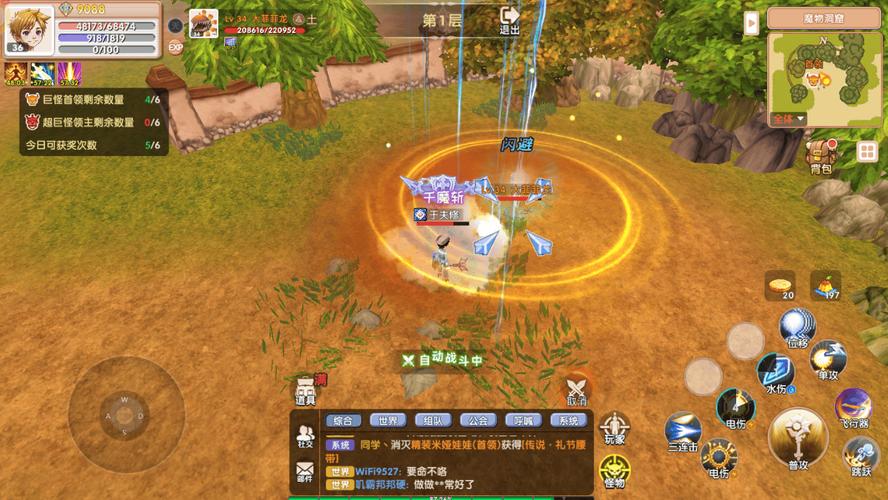Switch chat to the 世界 channel tab
The image size is (888, 500).
click(389, 421)
